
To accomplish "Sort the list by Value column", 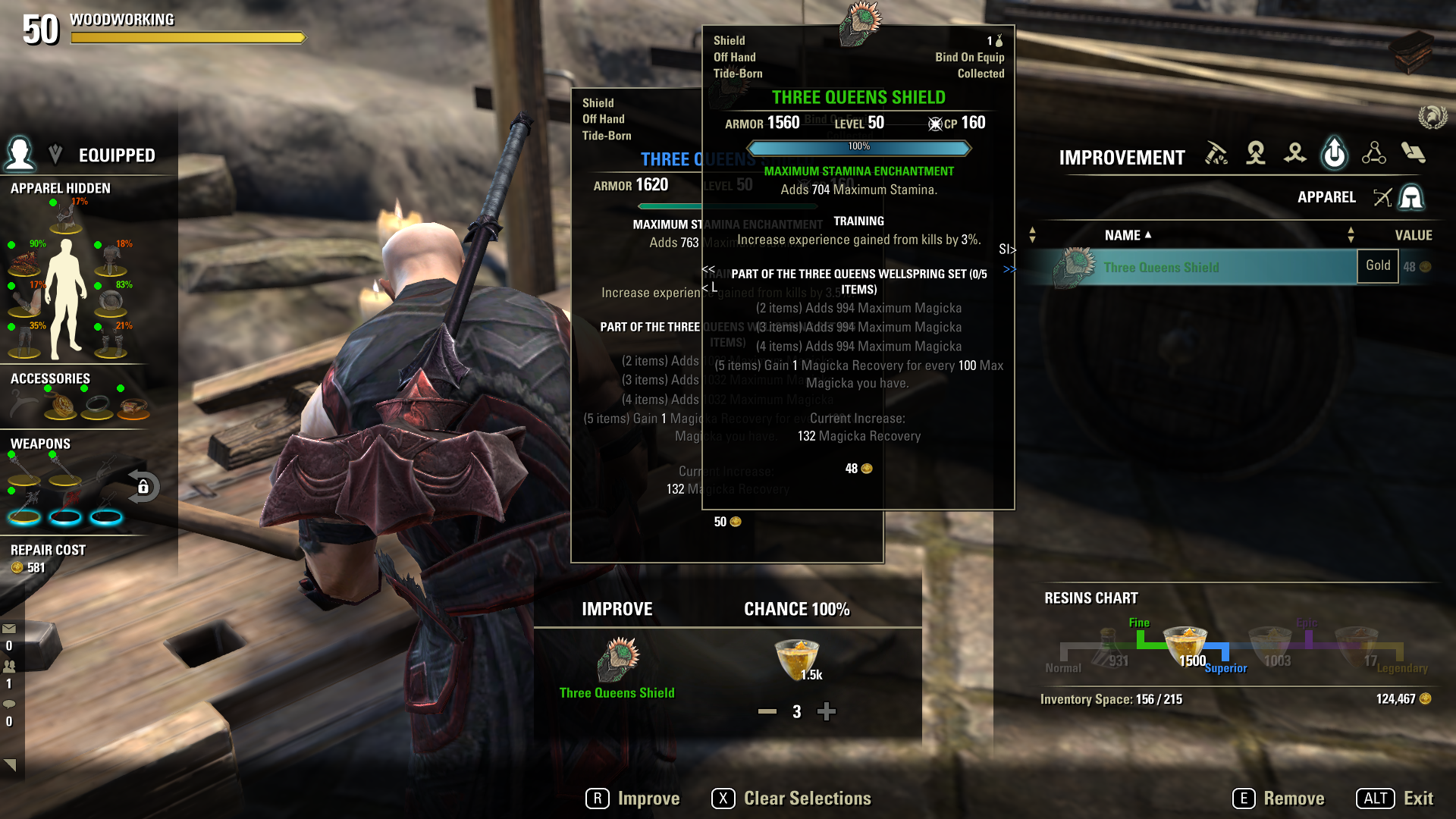I will coord(1413,236).
